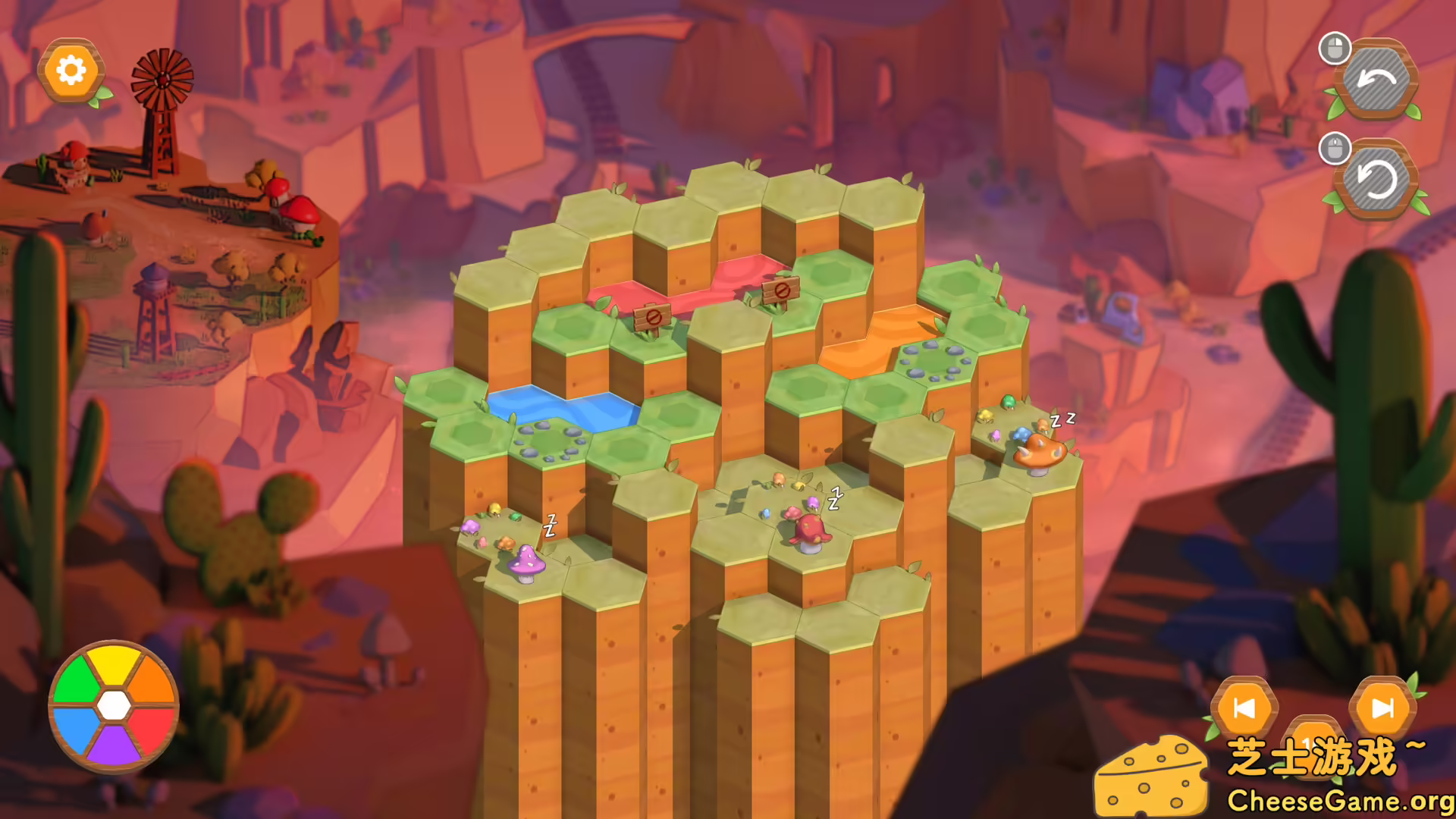Select the green segment on the color wheel

(x=76, y=679)
